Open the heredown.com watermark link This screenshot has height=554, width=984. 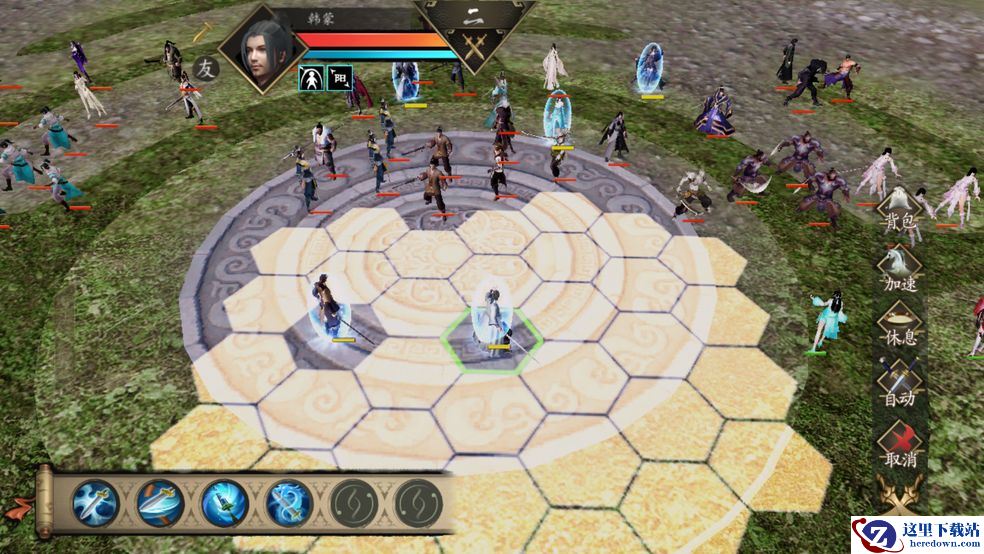tap(917, 535)
